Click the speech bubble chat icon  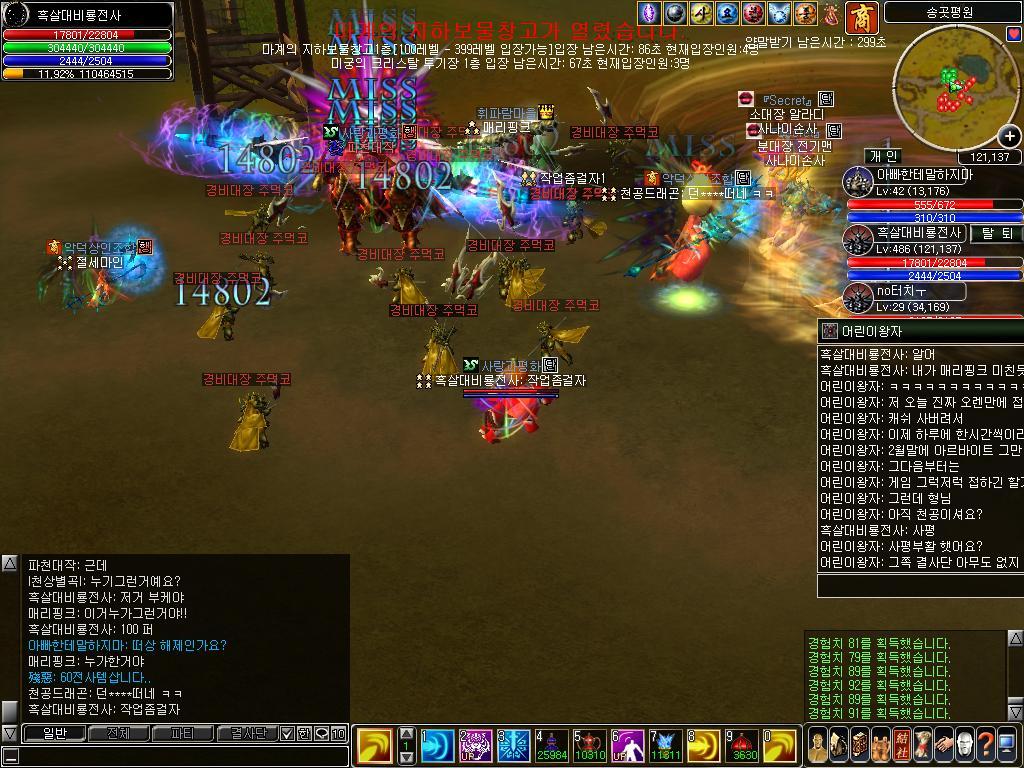[x=321, y=733]
